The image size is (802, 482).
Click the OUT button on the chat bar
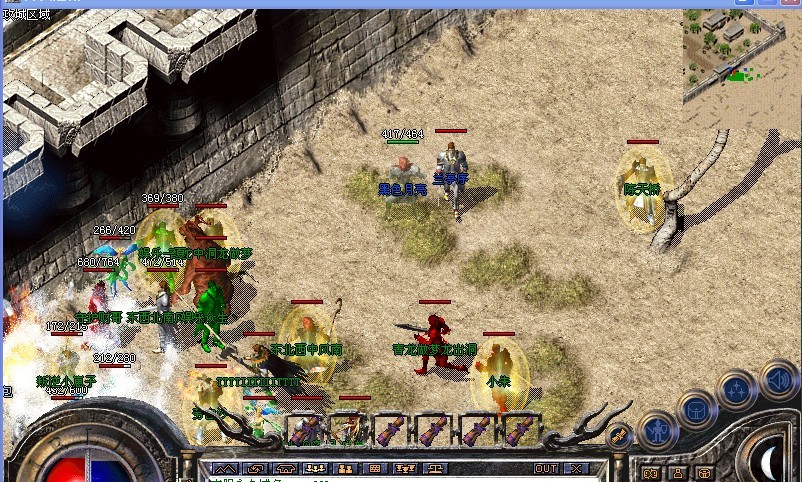coord(545,468)
